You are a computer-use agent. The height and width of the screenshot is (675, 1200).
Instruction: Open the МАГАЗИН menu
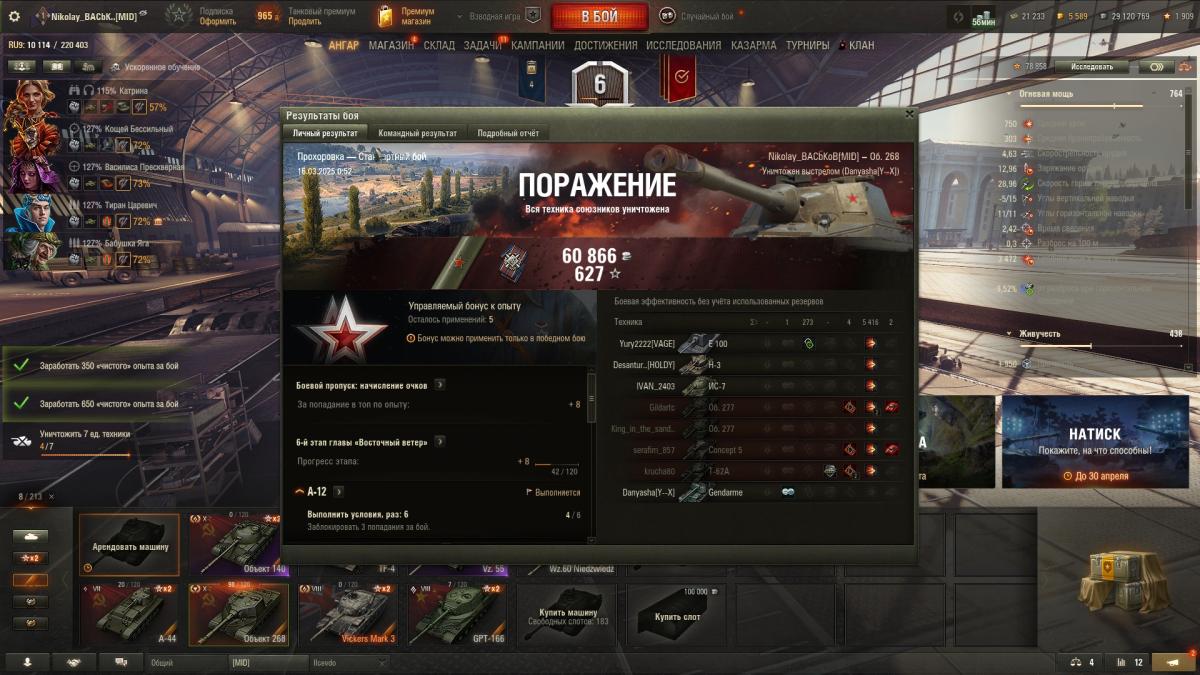click(x=390, y=46)
